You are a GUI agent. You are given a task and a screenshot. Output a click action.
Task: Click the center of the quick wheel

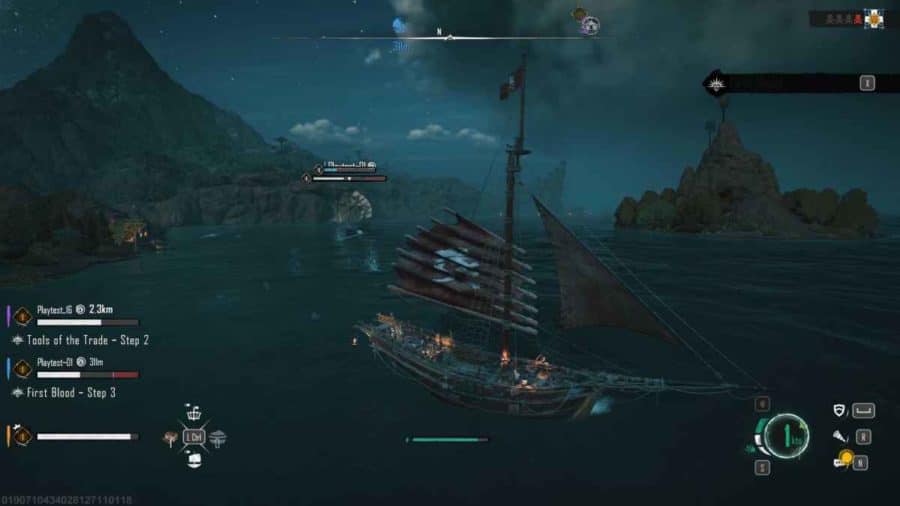pyautogui.click(x=194, y=437)
